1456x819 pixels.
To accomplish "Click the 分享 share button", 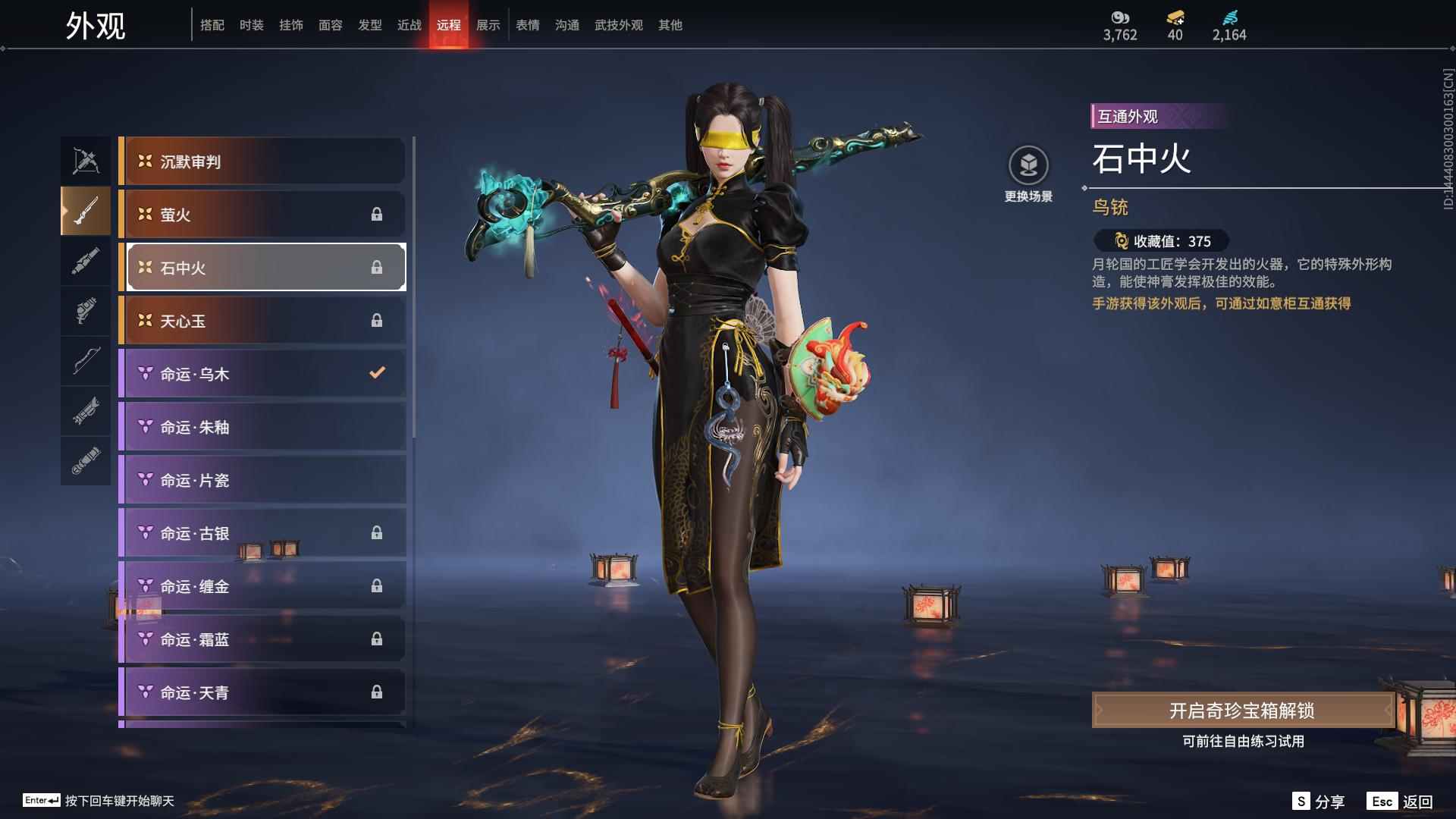I will pos(1319,802).
